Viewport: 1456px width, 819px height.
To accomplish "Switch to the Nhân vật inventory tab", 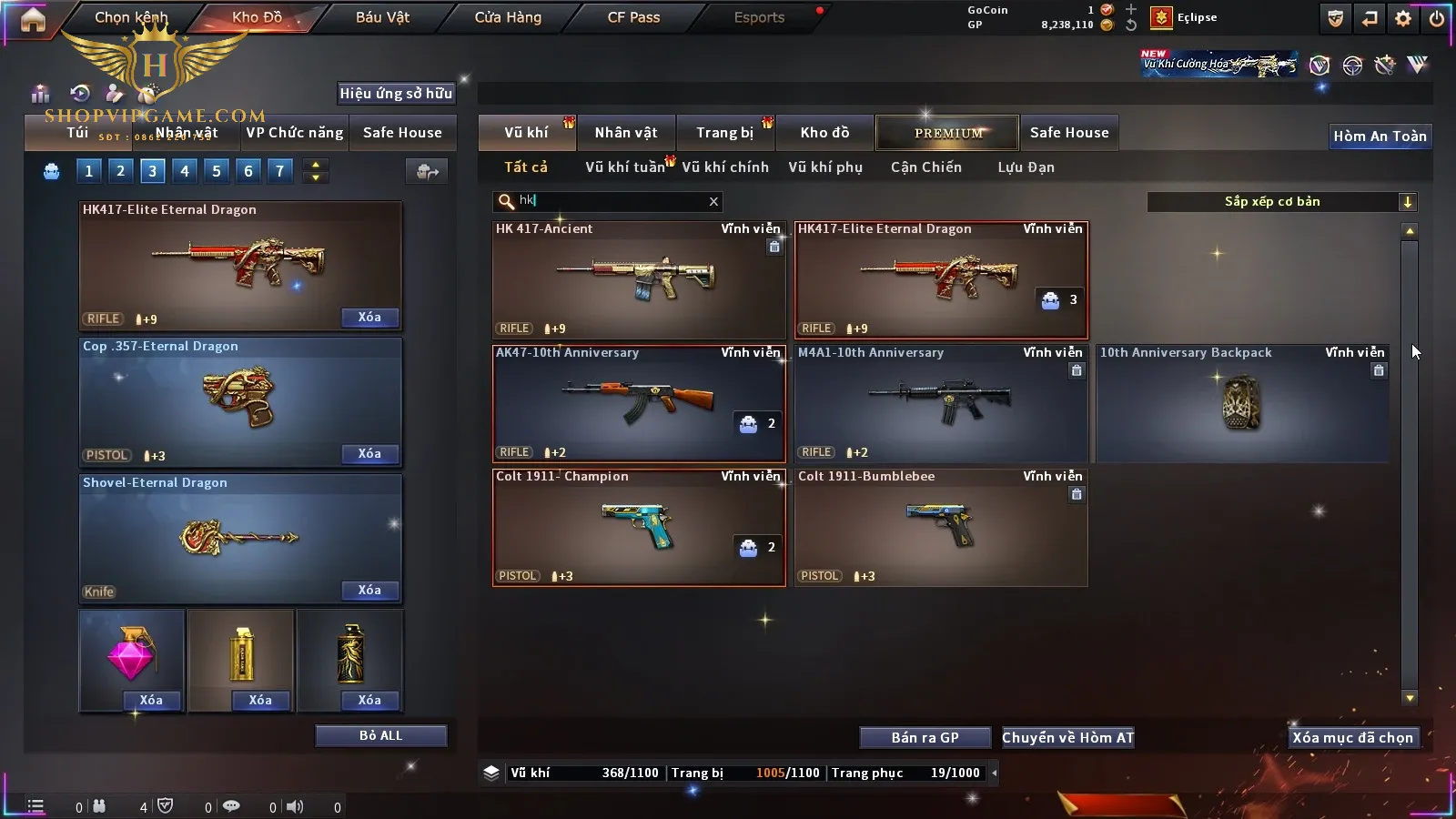I will [x=625, y=133].
